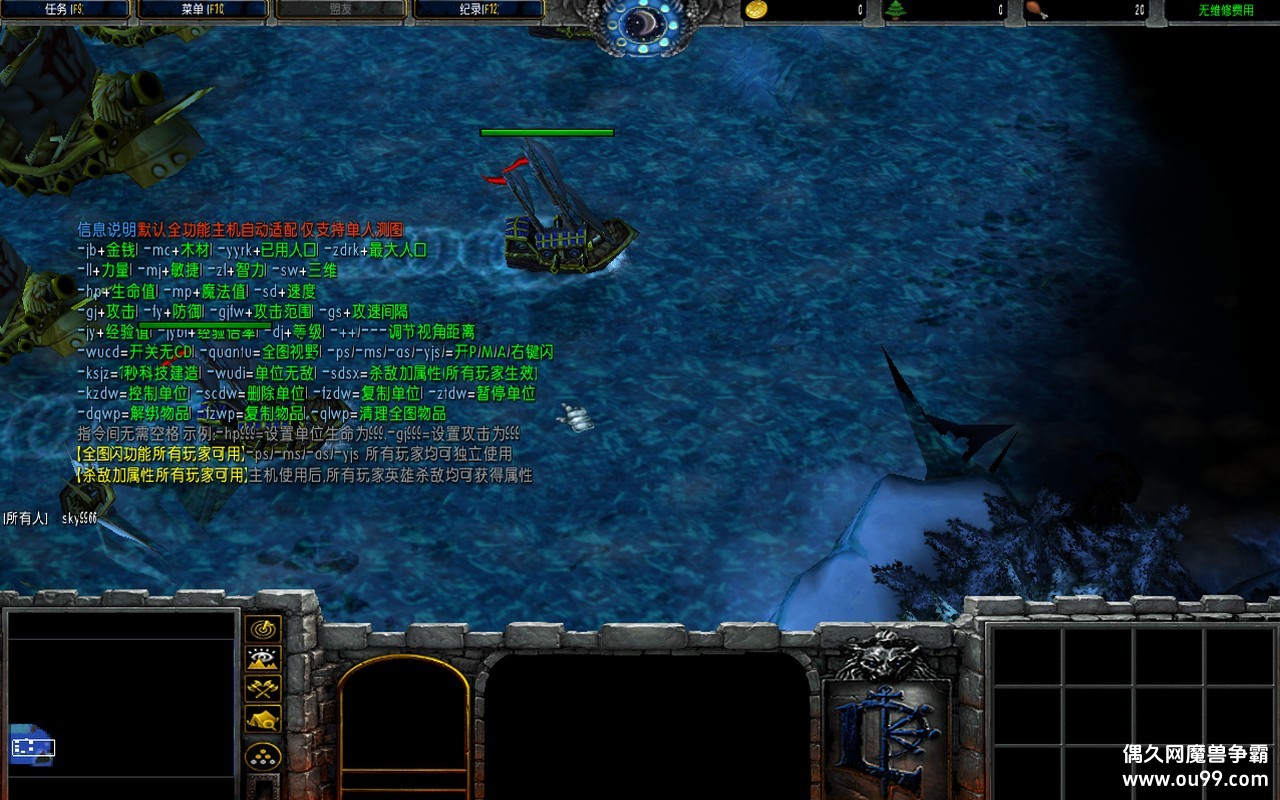The image size is (1280, 800).
Task: Open the 任务 quests menu
Action: coord(67,10)
